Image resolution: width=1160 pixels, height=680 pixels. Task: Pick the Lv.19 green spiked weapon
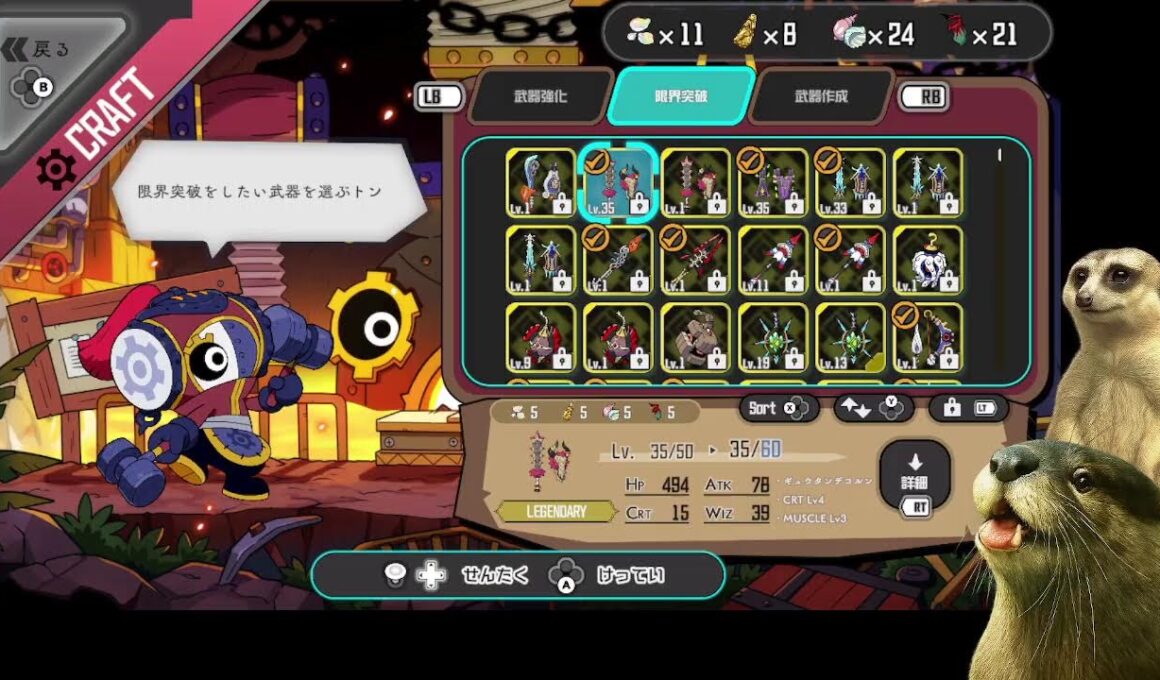[773, 337]
